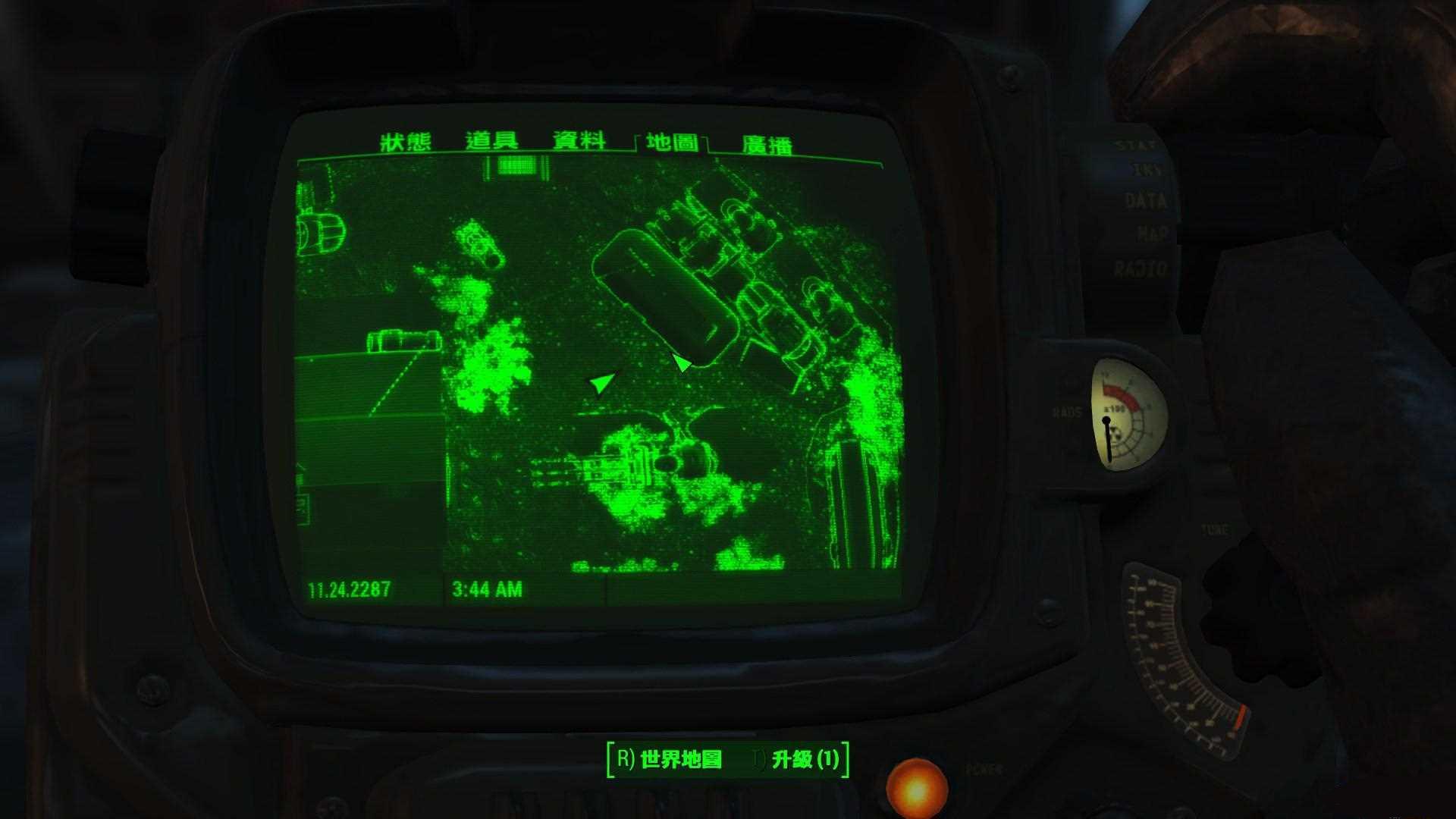Open the 世界地圖 world map
The height and width of the screenshot is (819, 1456).
pyautogui.click(x=670, y=760)
